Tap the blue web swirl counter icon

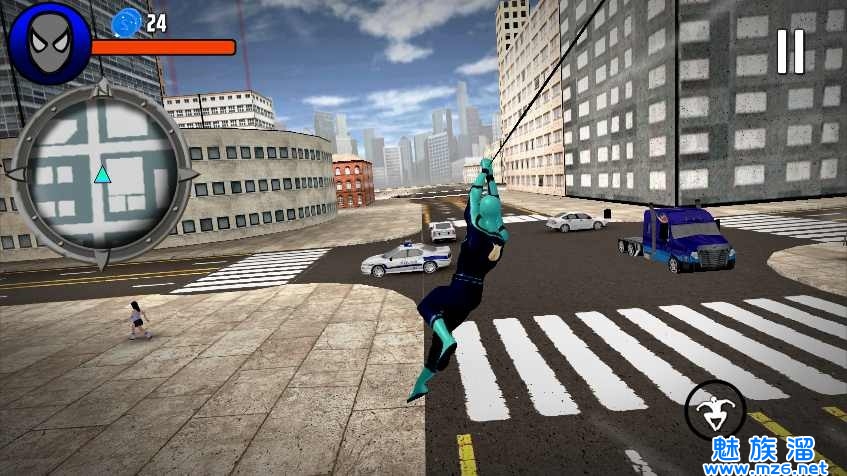click(127, 22)
